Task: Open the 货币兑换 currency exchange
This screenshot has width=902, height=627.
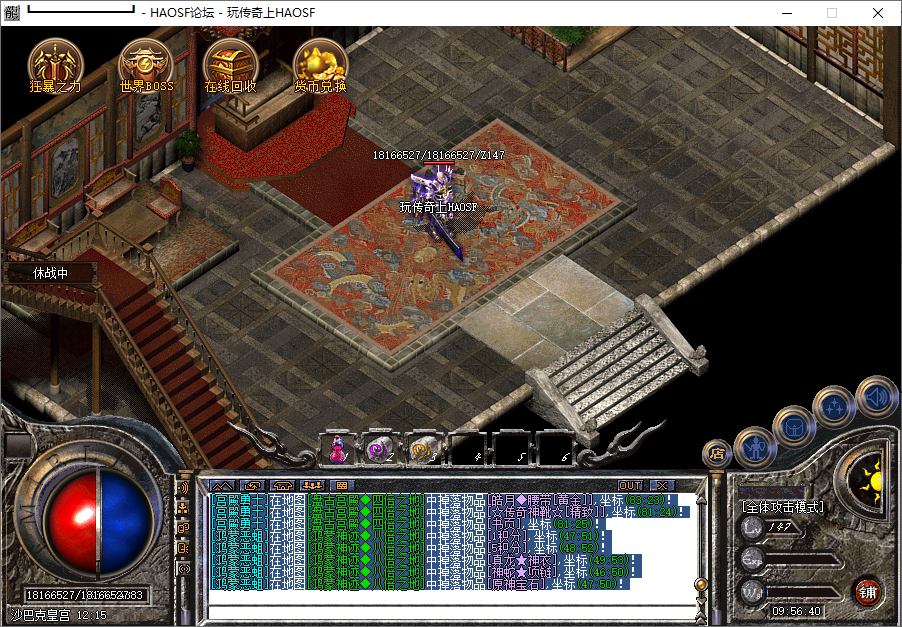Action: (x=320, y=65)
